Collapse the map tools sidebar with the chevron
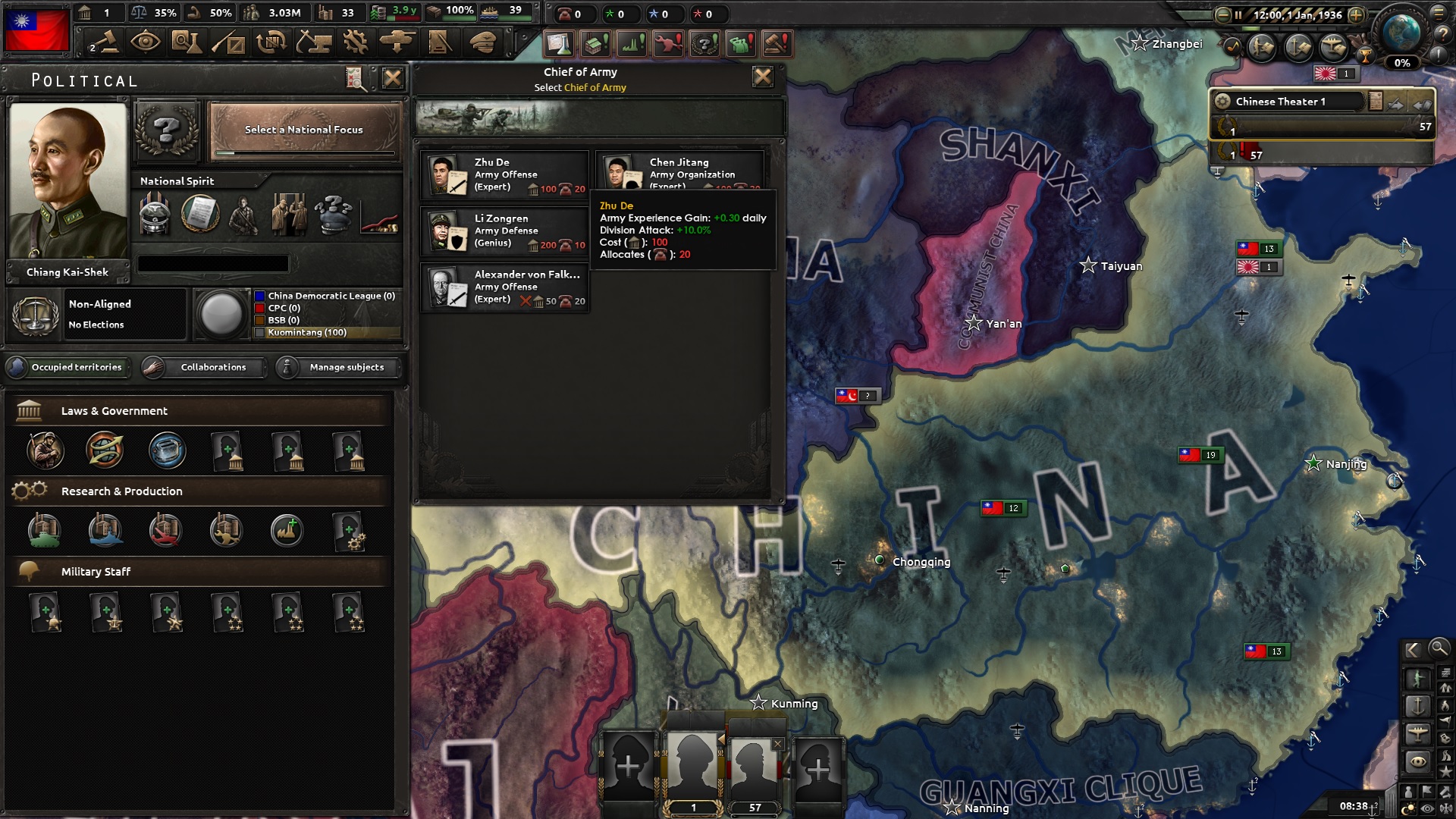This screenshot has width=1456, height=819. (x=1414, y=650)
